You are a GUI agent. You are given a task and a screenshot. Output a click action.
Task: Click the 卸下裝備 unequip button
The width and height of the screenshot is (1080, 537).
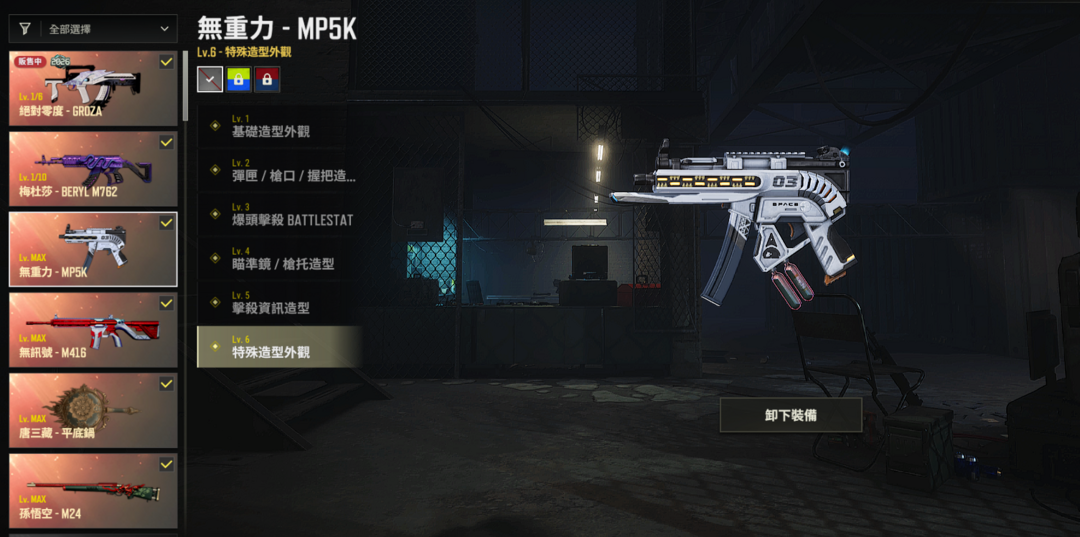click(x=790, y=415)
